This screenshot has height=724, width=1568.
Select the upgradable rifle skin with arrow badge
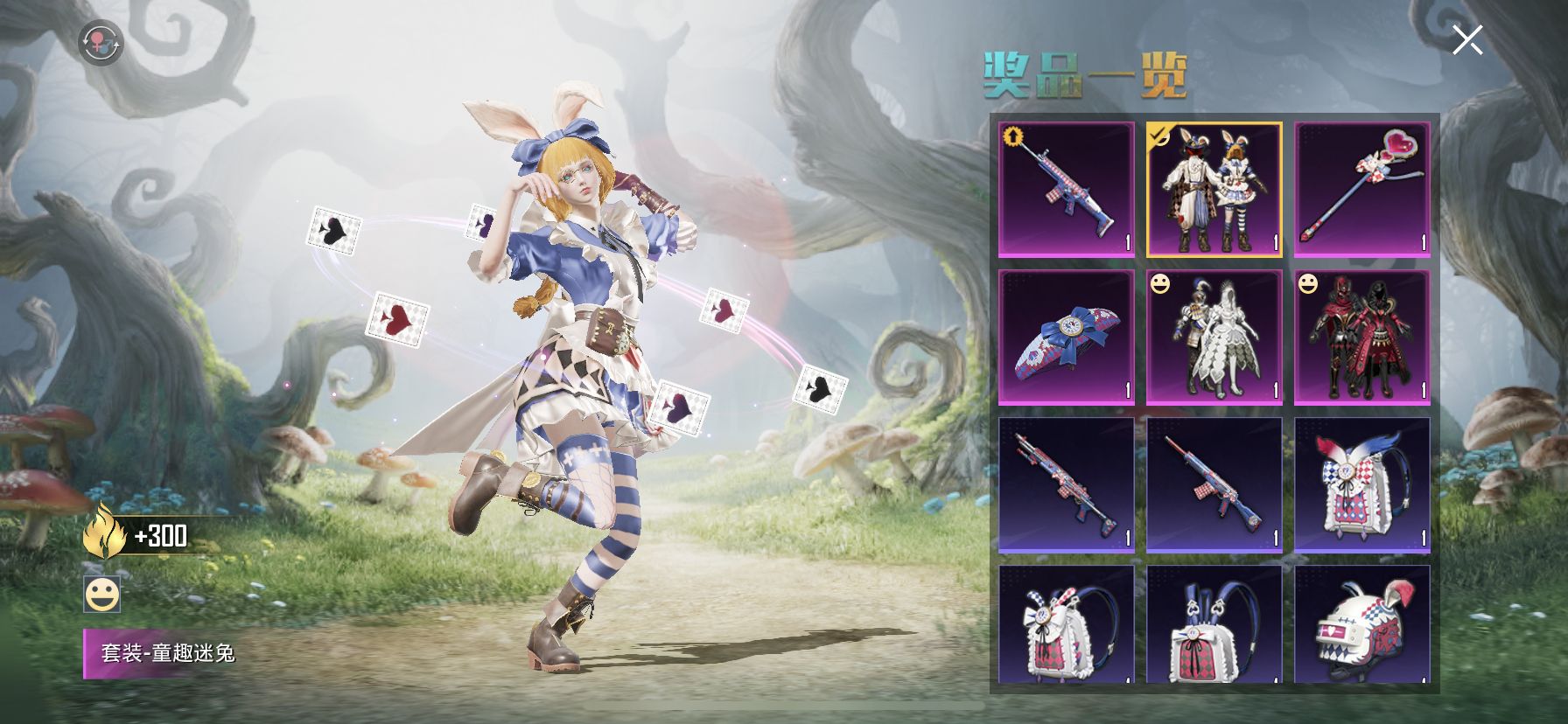[x=1066, y=190]
